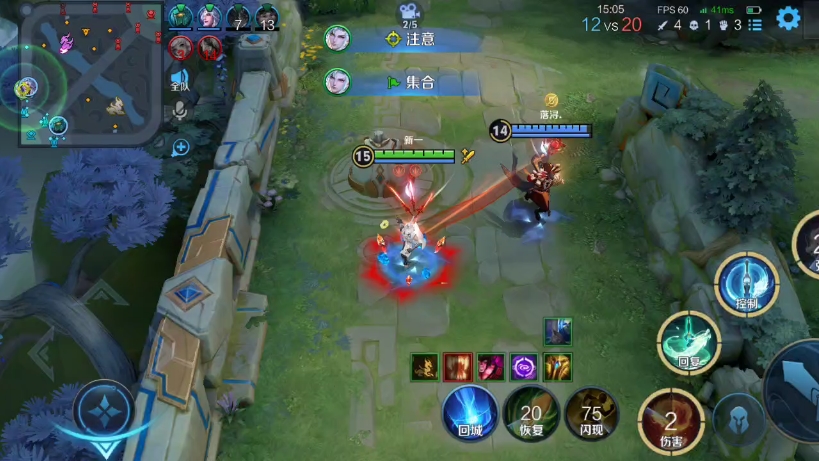Image resolution: width=819 pixels, height=461 pixels.
Task: Tap the helmet target-hero button
Action: tap(740, 421)
